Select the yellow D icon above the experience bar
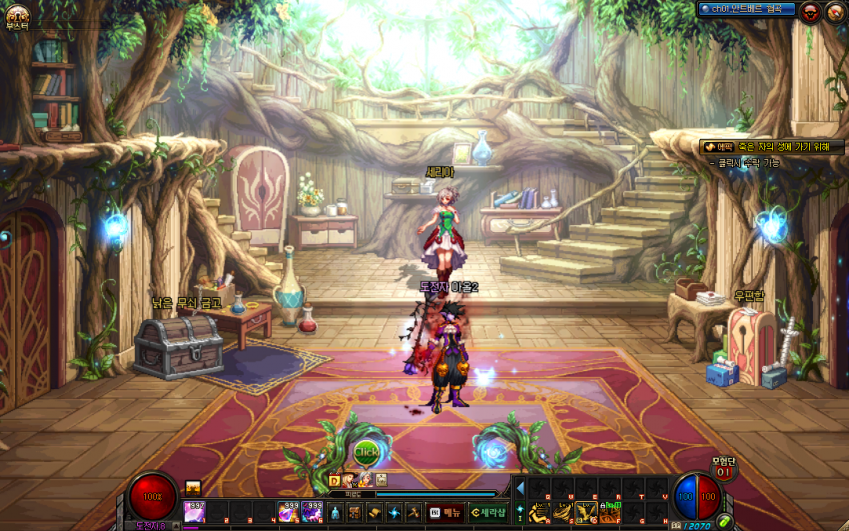Screen dimensions: 849x531 coord(335,481)
